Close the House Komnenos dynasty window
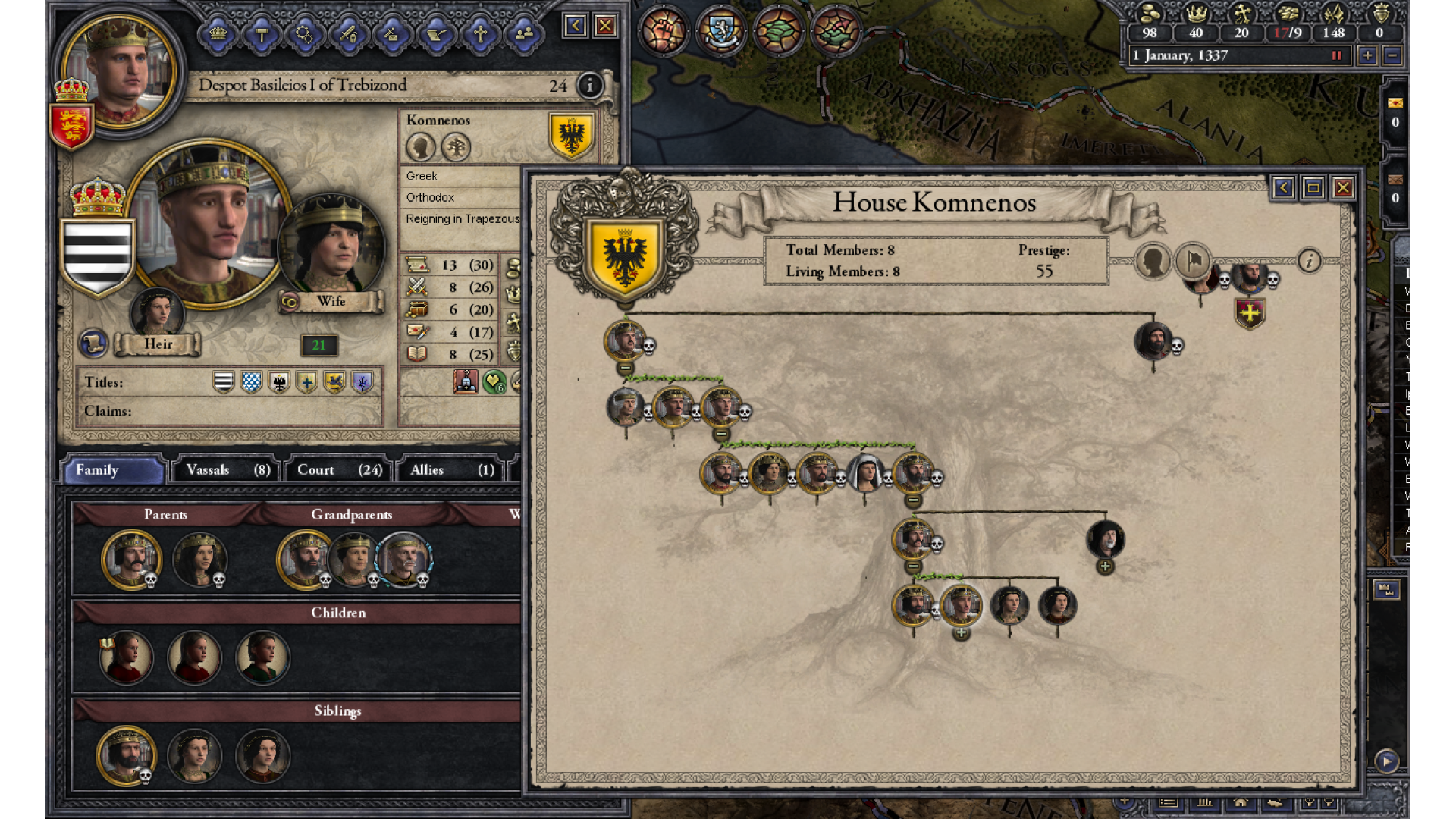 pos(1343,187)
